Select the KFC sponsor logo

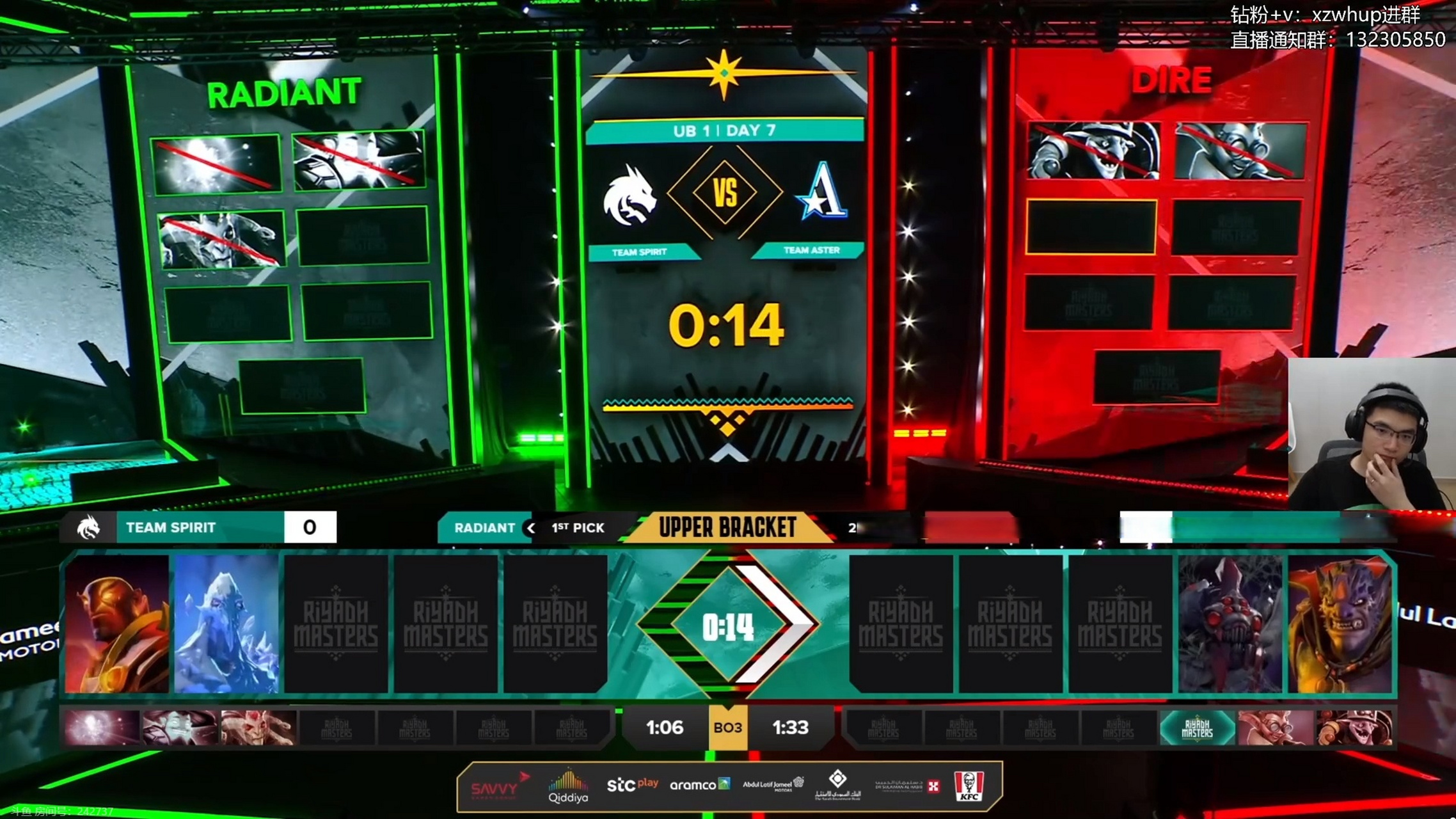963,785
